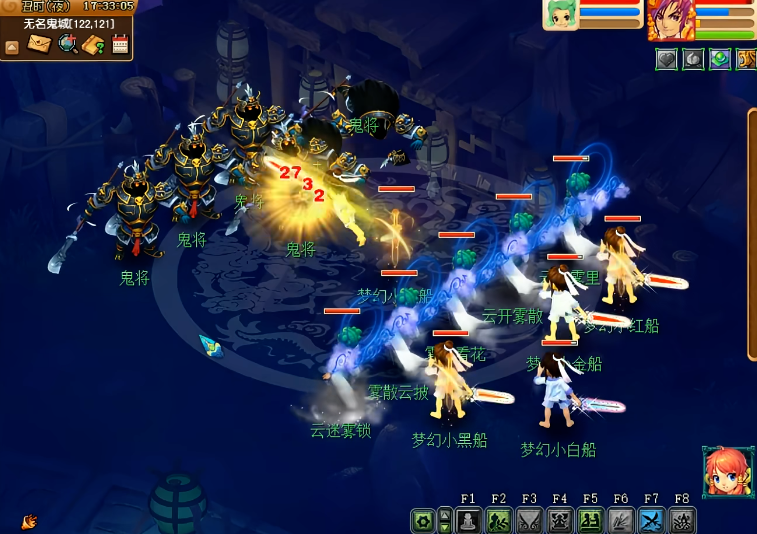Select the green-haired pet portrait
The height and width of the screenshot is (534, 757).
pos(560,14)
